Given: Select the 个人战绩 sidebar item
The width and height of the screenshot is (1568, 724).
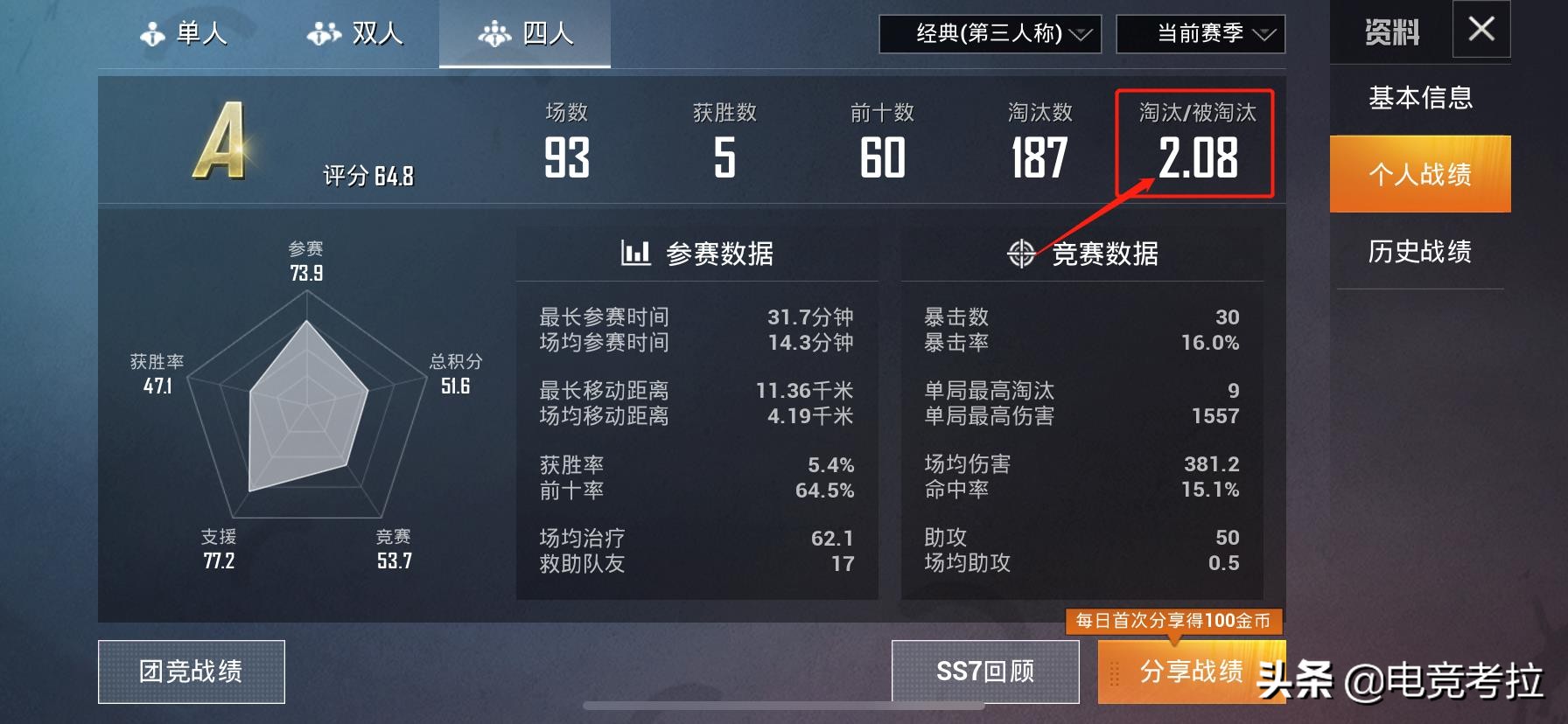Looking at the screenshot, I should tap(1419, 175).
